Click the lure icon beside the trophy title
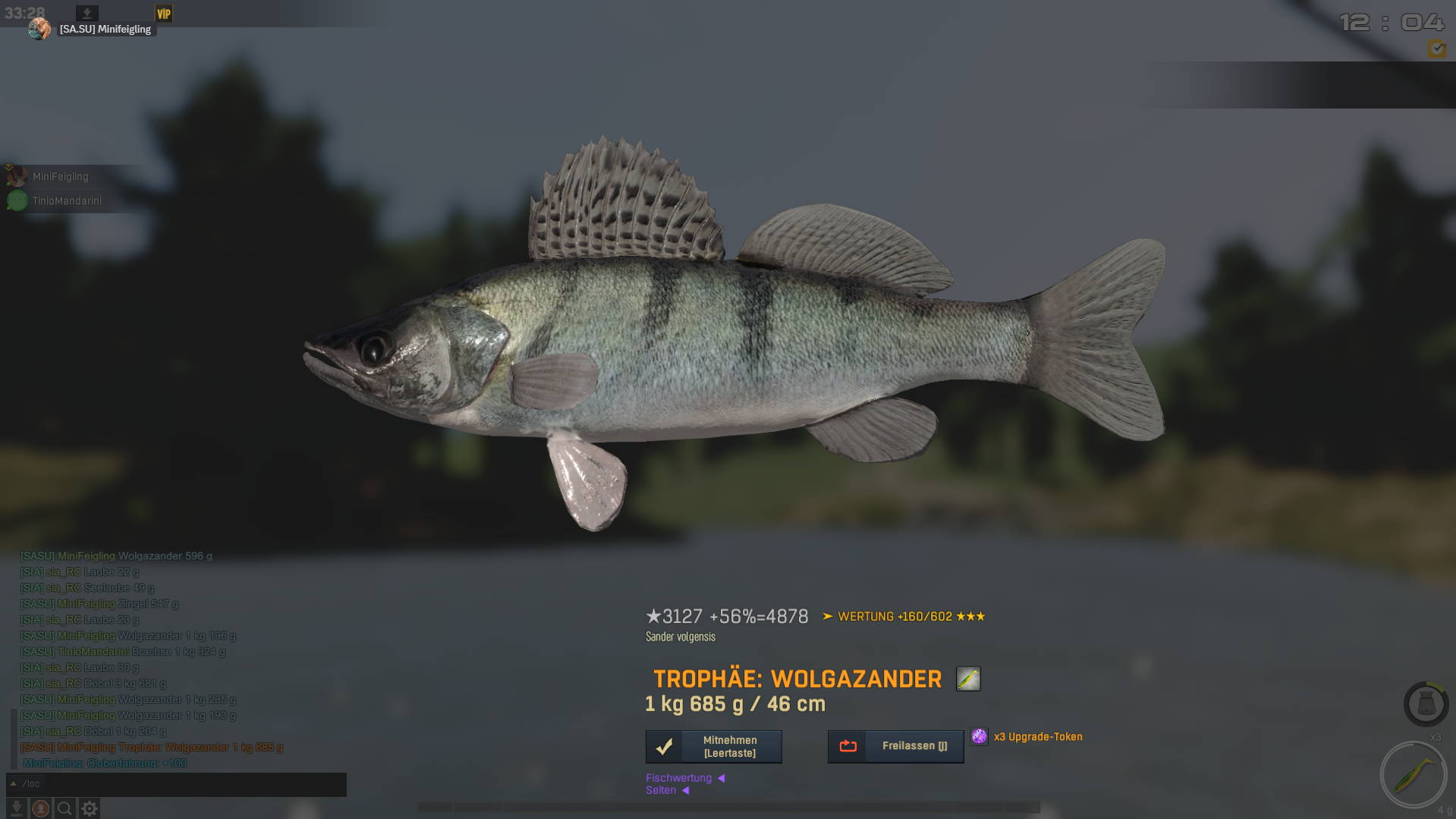 pyautogui.click(x=968, y=679)
